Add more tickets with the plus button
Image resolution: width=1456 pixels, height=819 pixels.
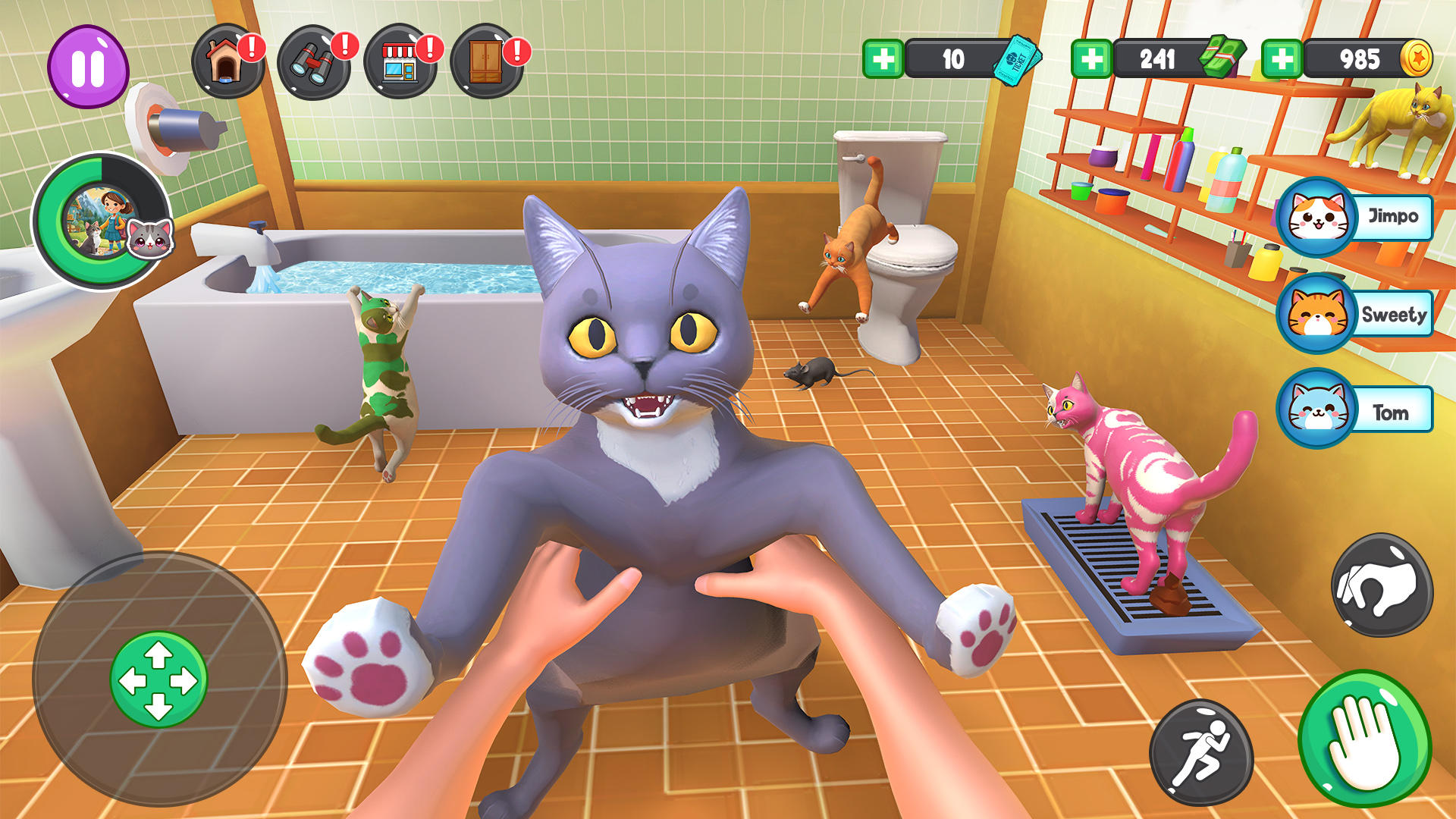[x=883, y=59]
